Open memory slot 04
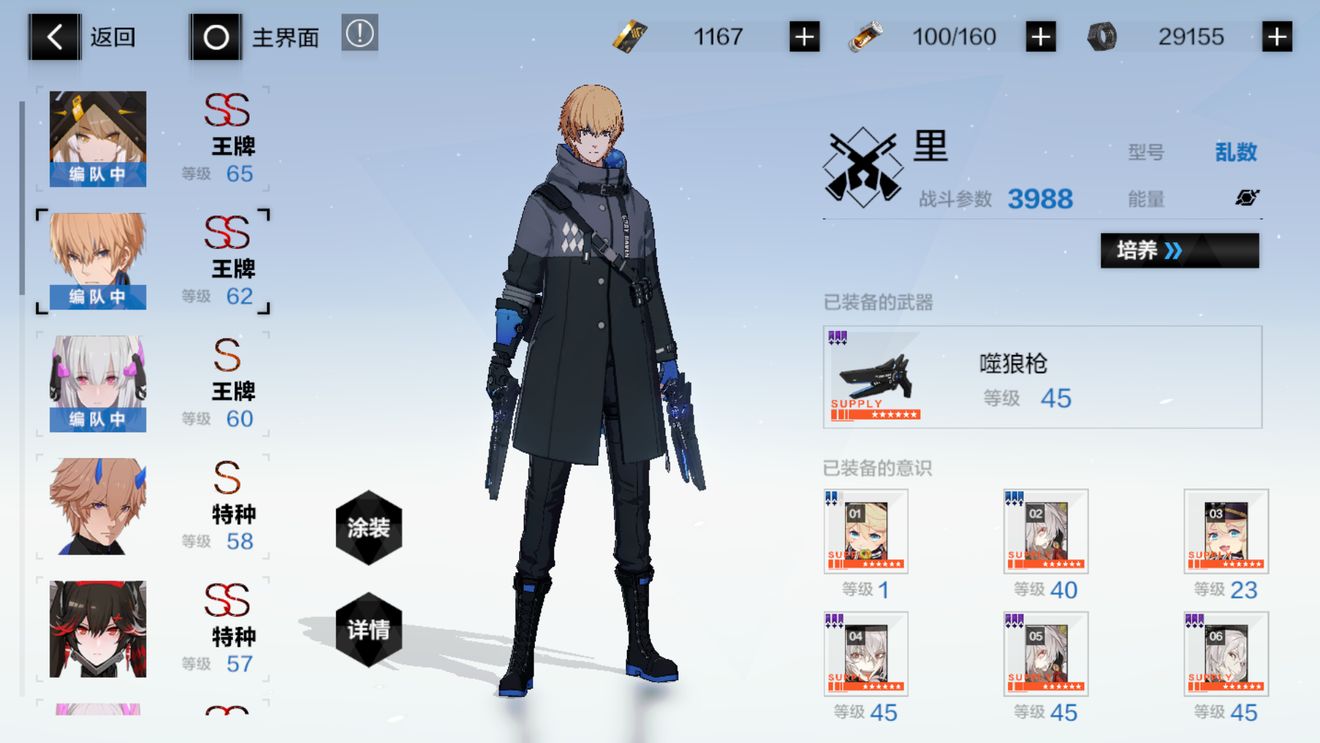Screen dimensions: 1320x743 point(866,654)
